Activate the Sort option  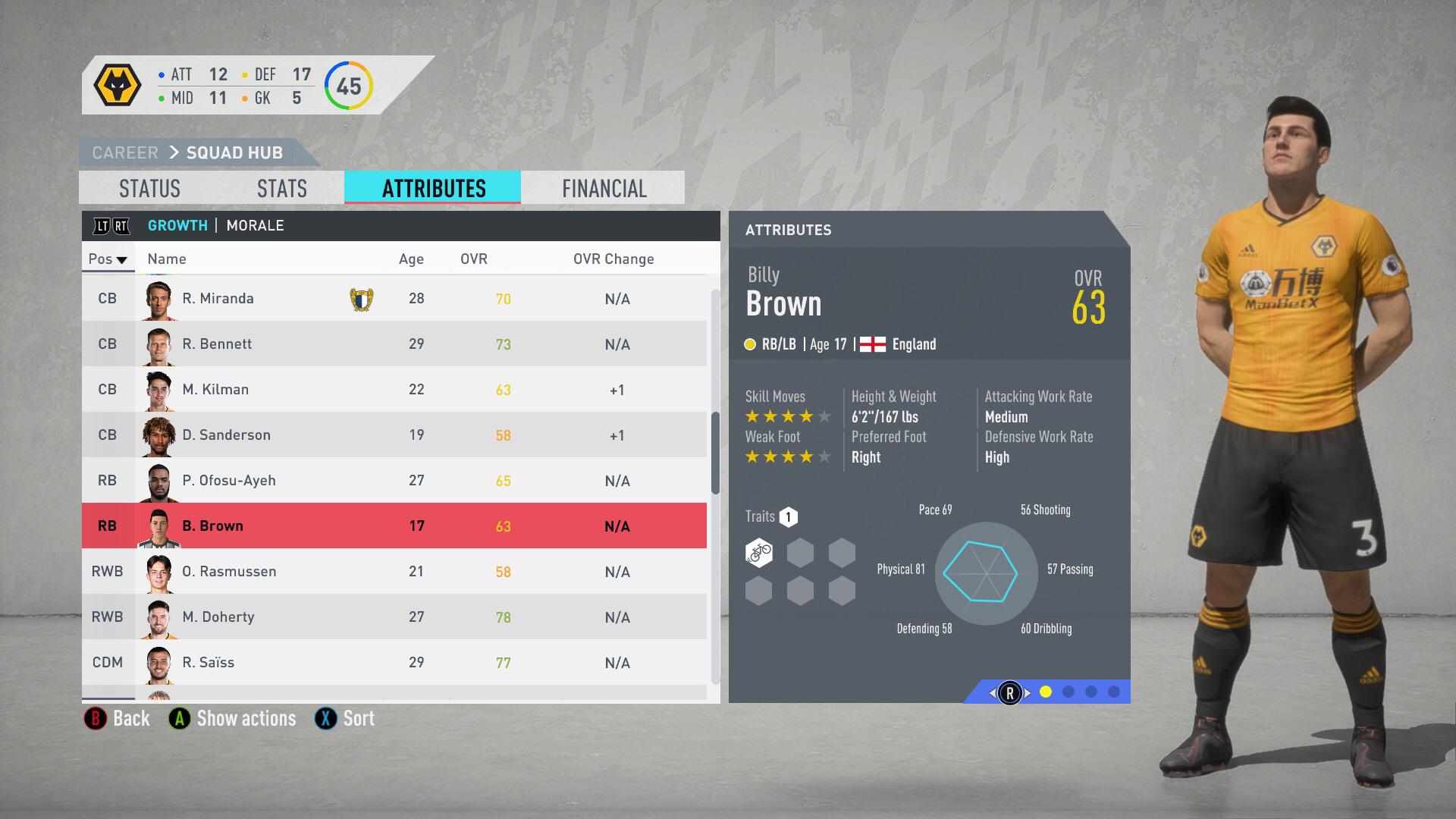[357, 718]
